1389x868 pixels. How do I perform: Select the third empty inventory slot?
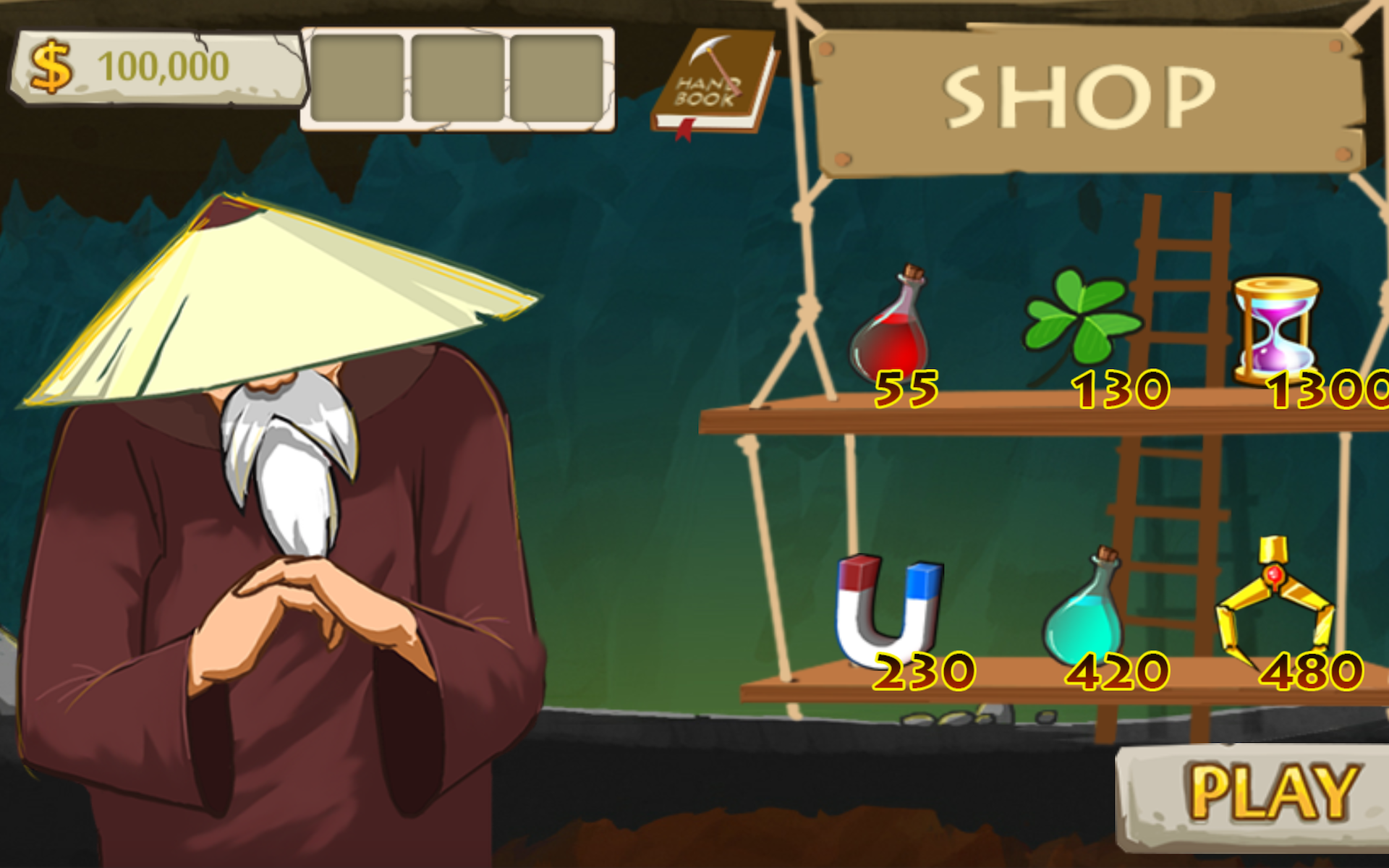click(557, 76)
